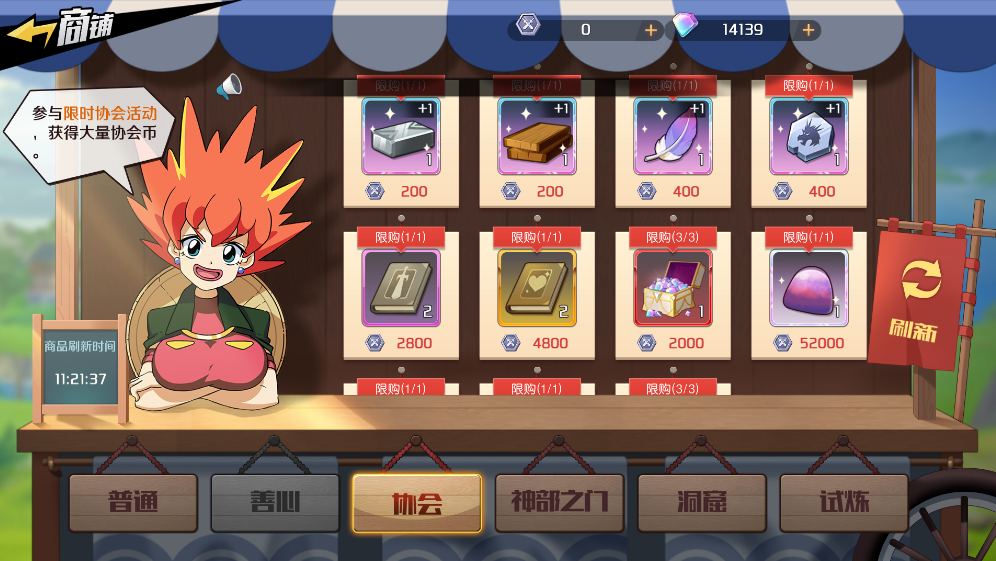Add more guild coins with plus button
This screenshot has height=561, width=996.
click(x=651, y=30)
